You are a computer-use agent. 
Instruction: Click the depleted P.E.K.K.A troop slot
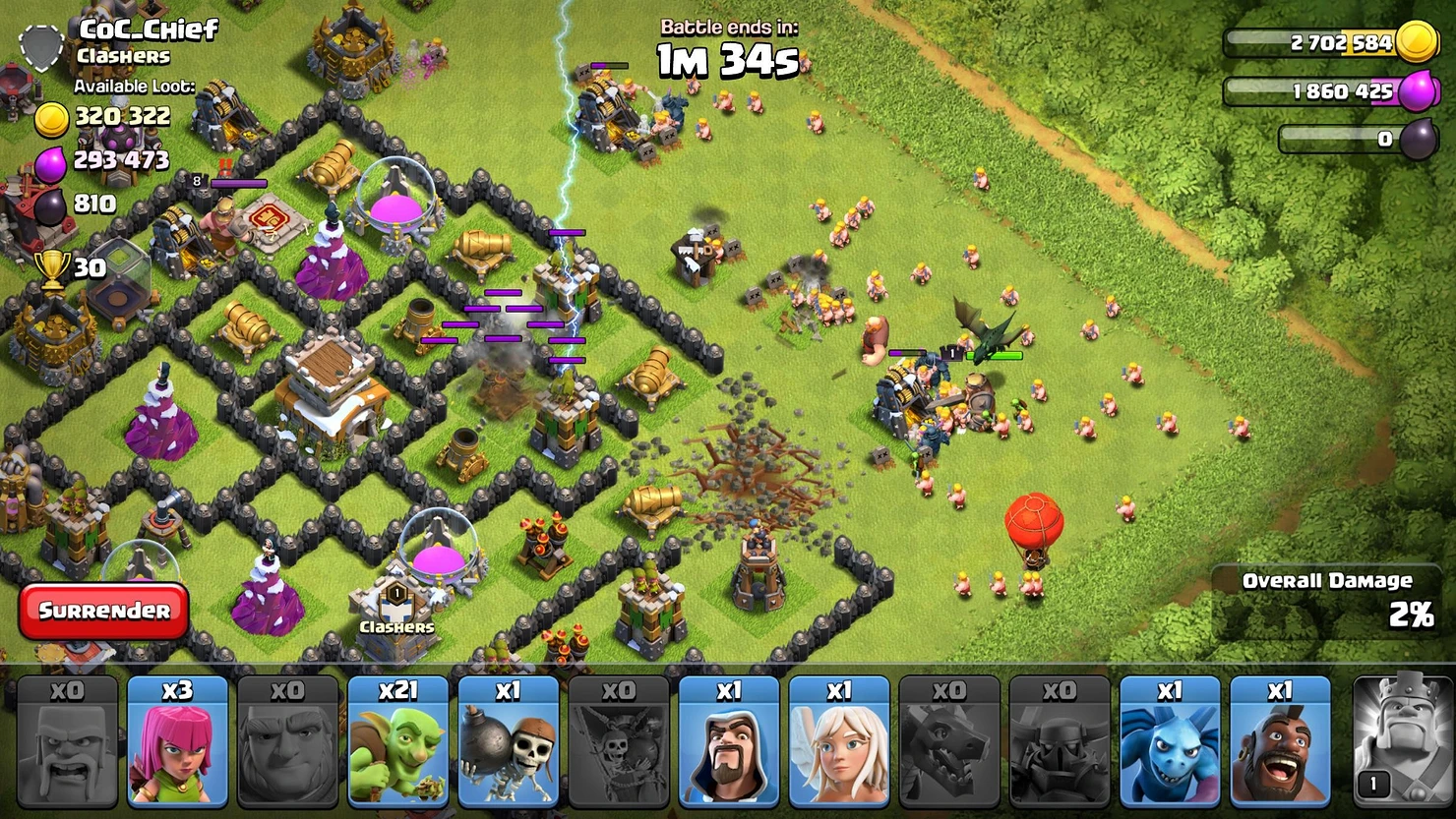tap(1059, 742)
